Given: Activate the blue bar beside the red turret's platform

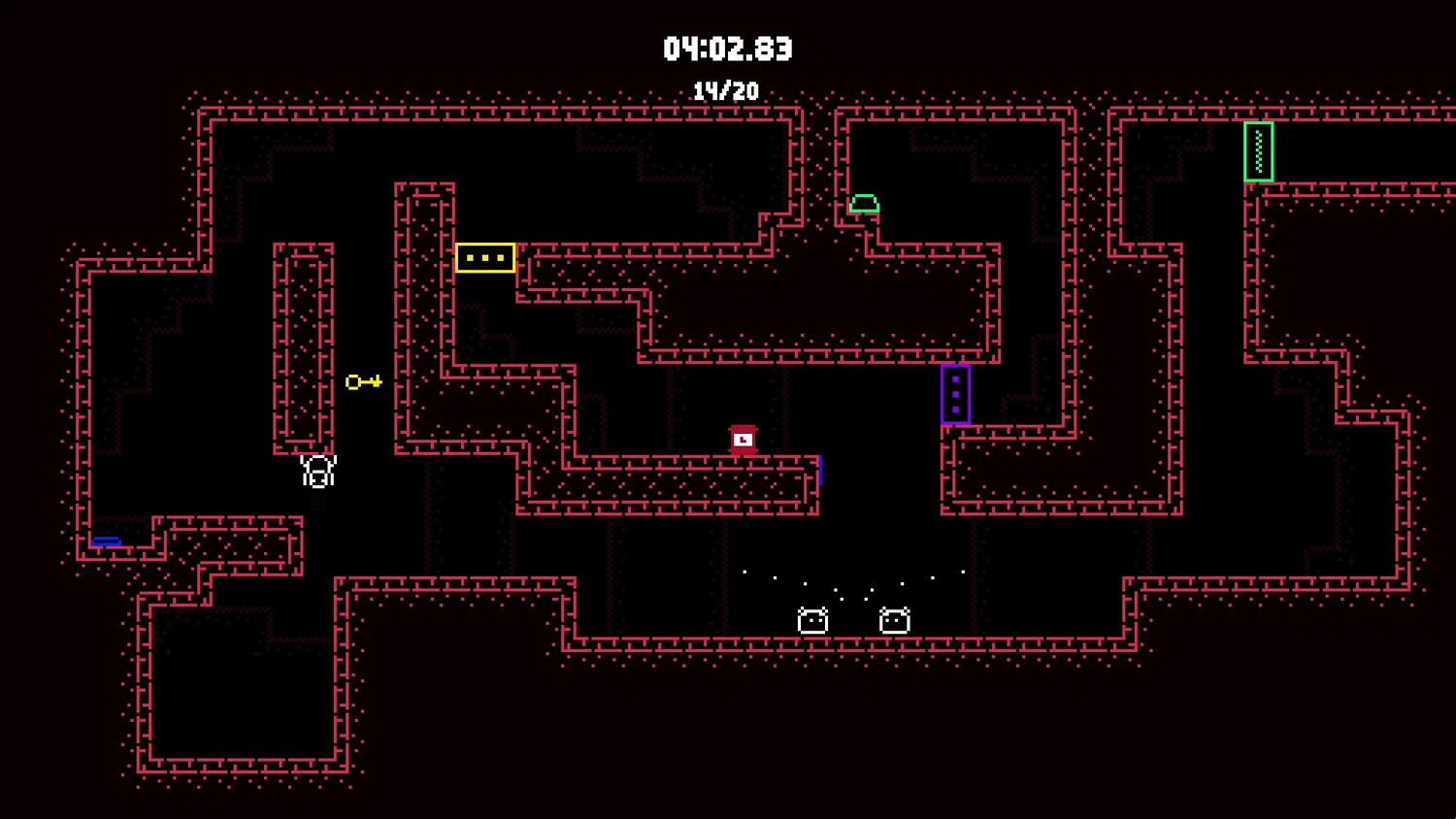Looking at the screenshot, I should [820, 470].
